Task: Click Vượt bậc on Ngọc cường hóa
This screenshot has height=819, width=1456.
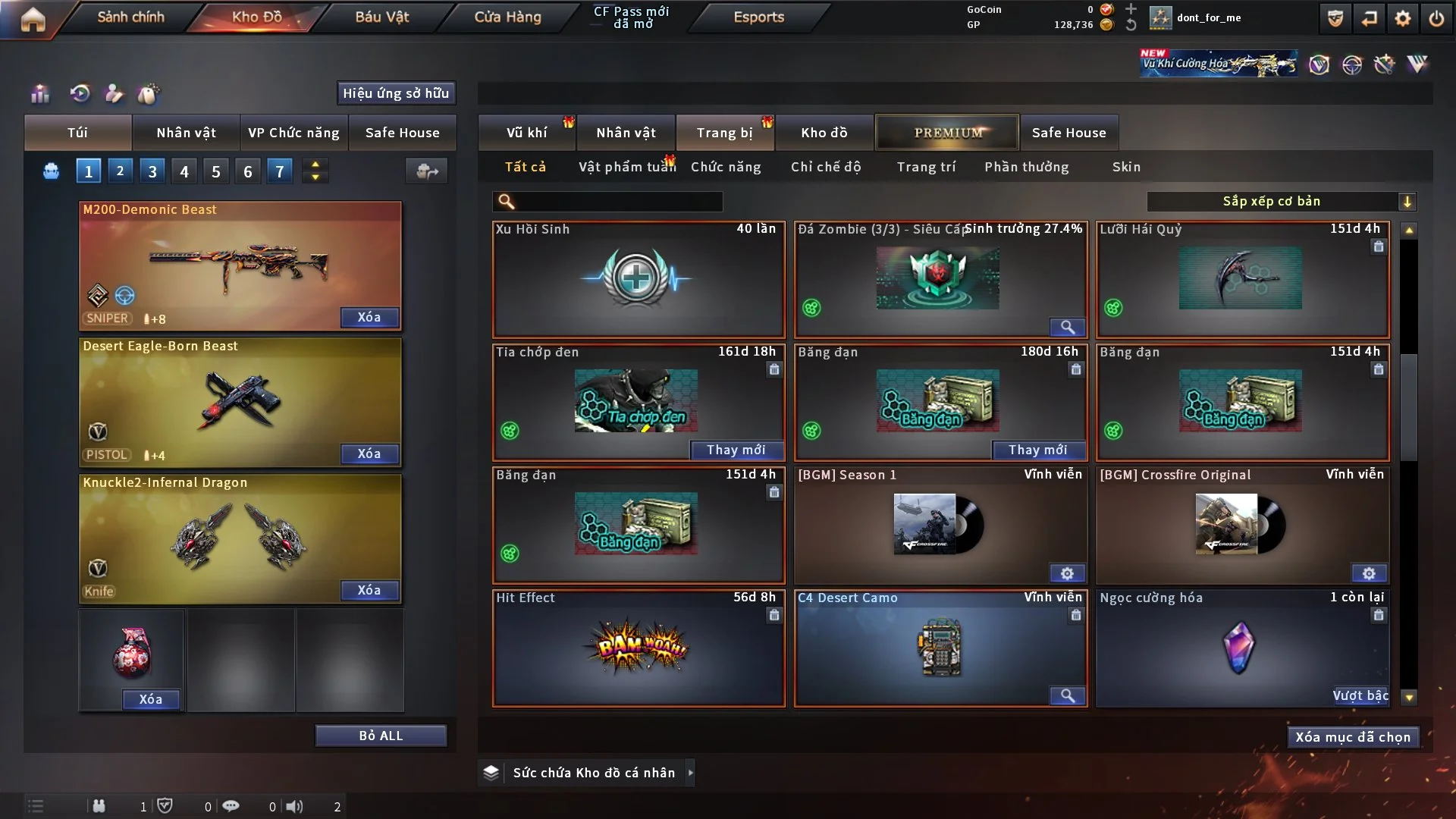Action: click(x=1360, y=695)
